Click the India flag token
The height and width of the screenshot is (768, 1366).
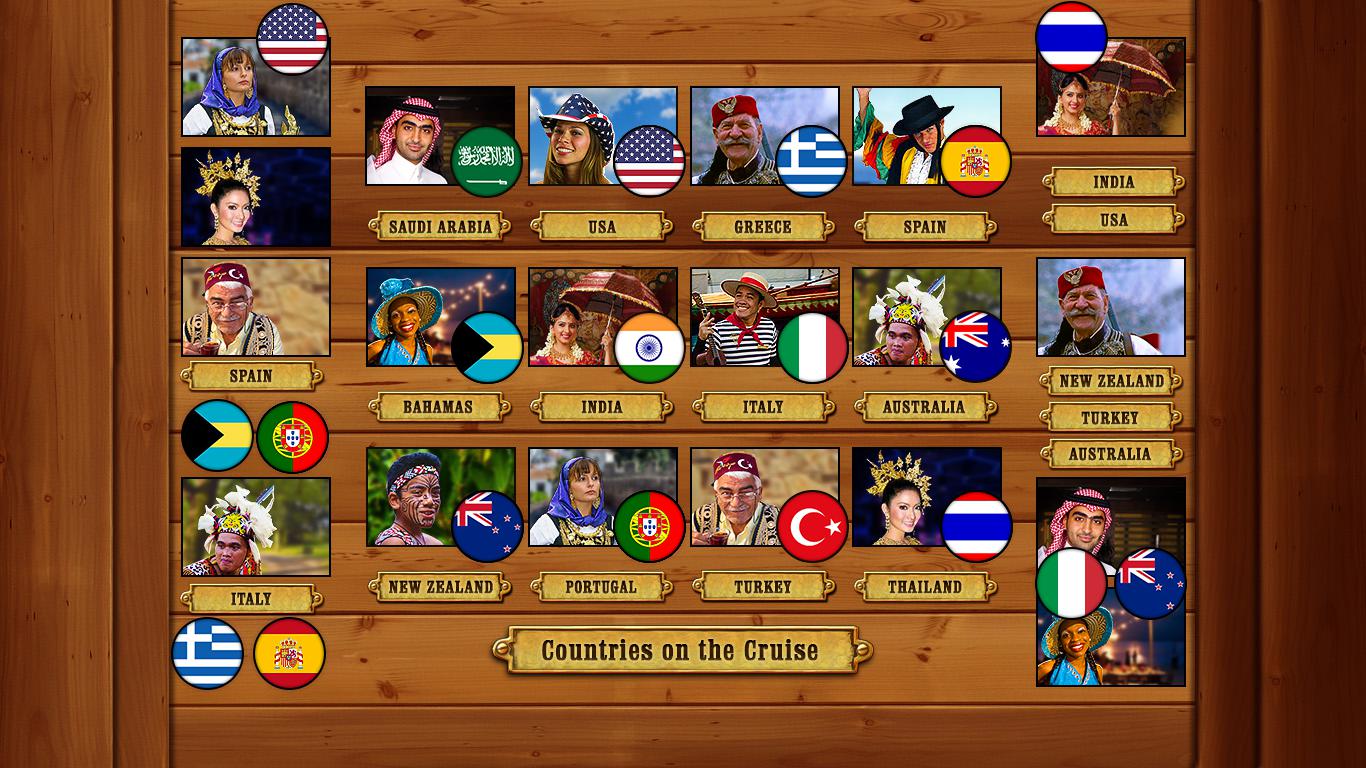click(x=650, y=348)
